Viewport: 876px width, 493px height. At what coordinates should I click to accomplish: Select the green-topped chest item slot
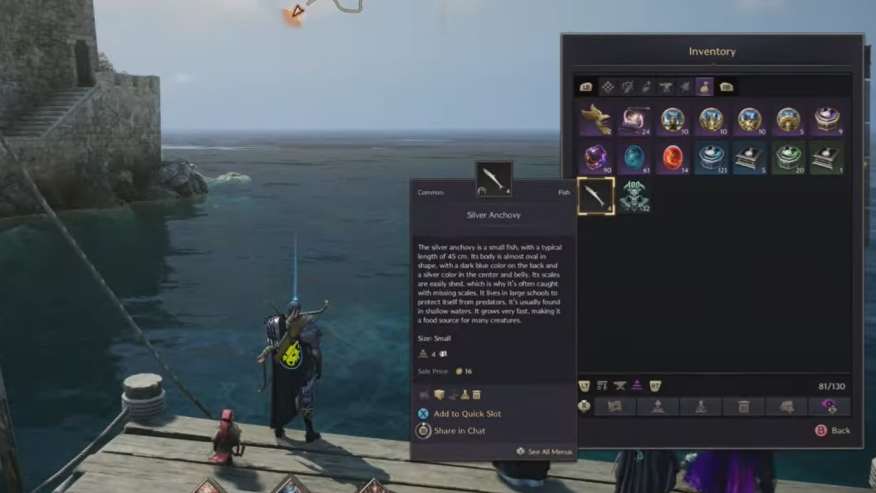click(787, 157)
